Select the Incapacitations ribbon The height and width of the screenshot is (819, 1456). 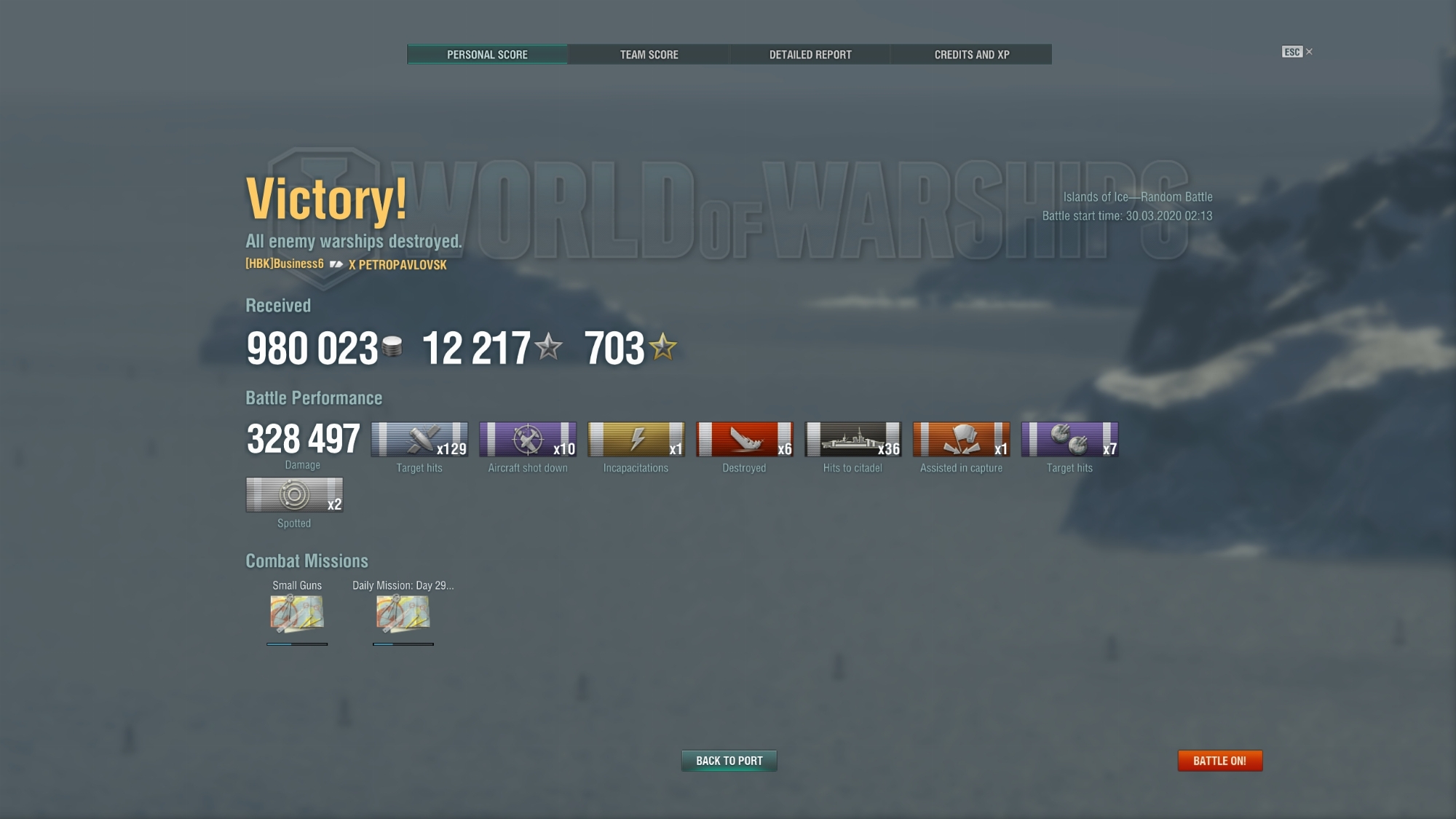636,440
